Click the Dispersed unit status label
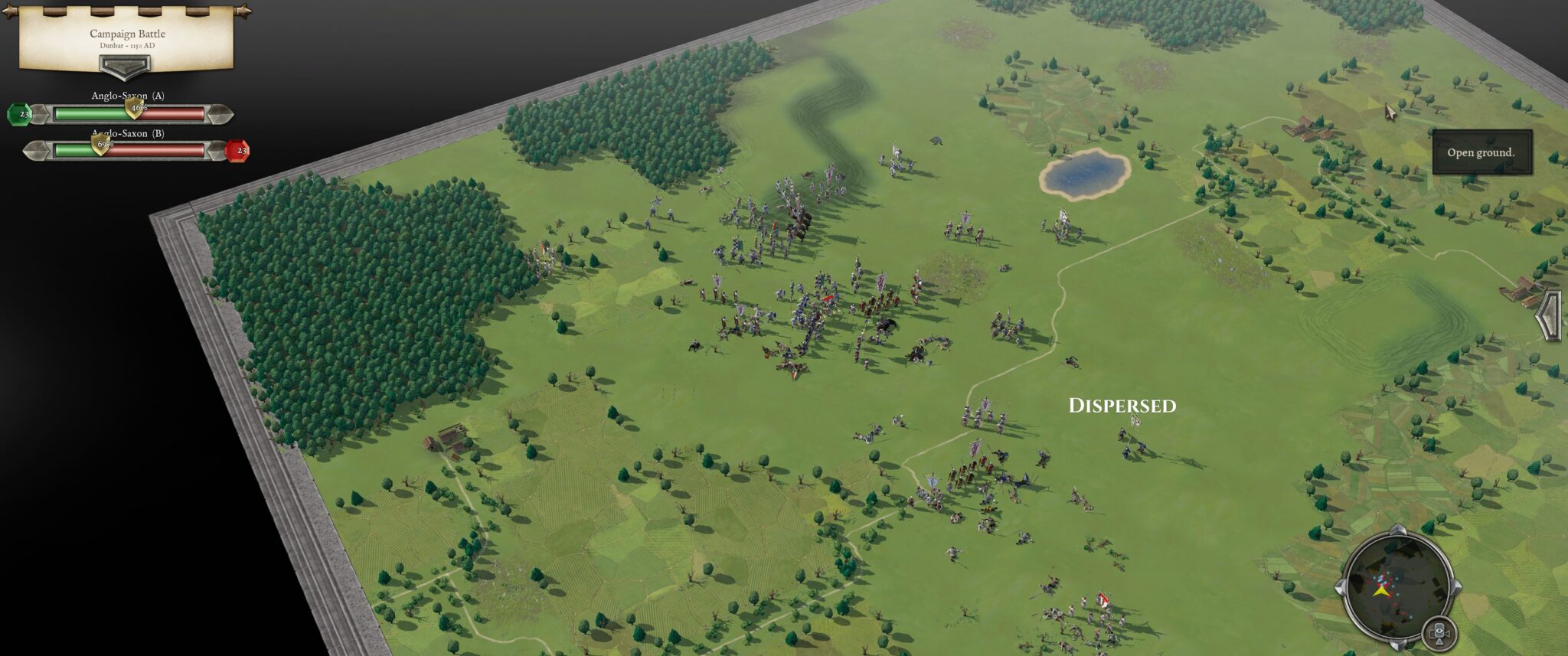 click(1122, 404)
